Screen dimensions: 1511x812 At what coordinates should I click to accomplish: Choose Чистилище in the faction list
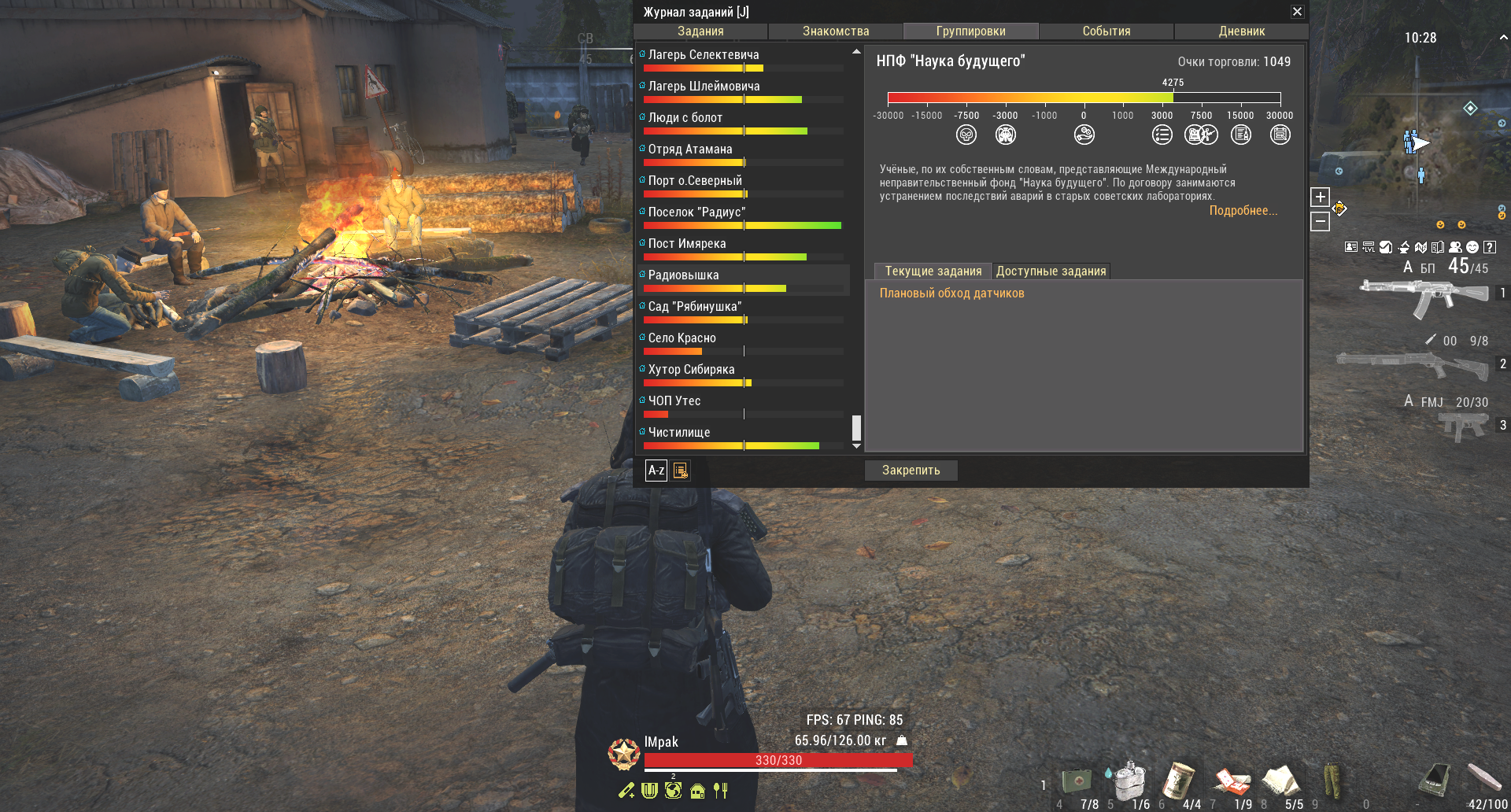679,433
